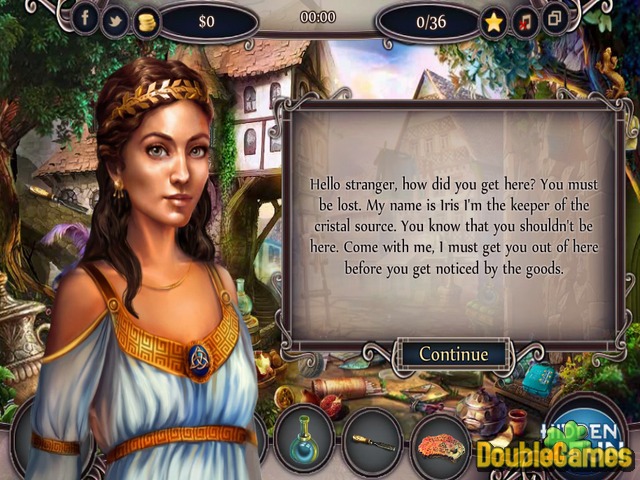This screenshot has width=640, height=480.
Task: Toggle the music note button
Action: click(x=524, y=19)
